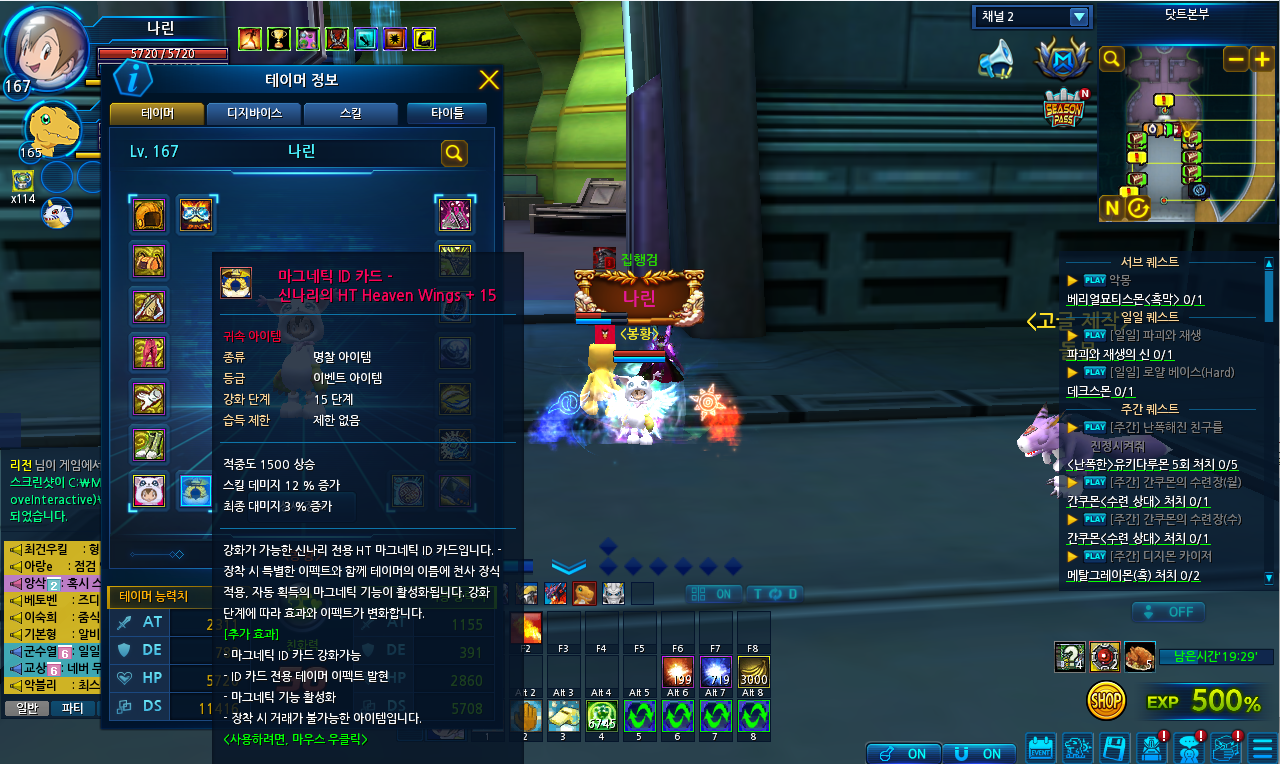The height and width of the screenshot is (764, 1280).
Task: Select the 타이틀 tab
Action: 446,114
